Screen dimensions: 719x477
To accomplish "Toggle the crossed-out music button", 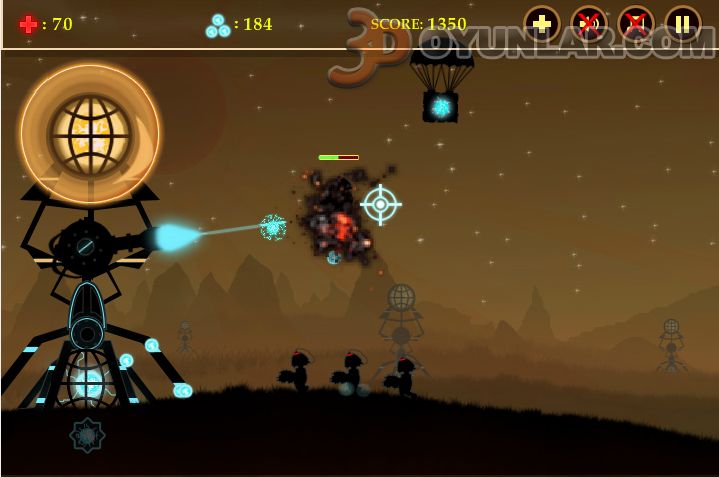I will [636, 24].
